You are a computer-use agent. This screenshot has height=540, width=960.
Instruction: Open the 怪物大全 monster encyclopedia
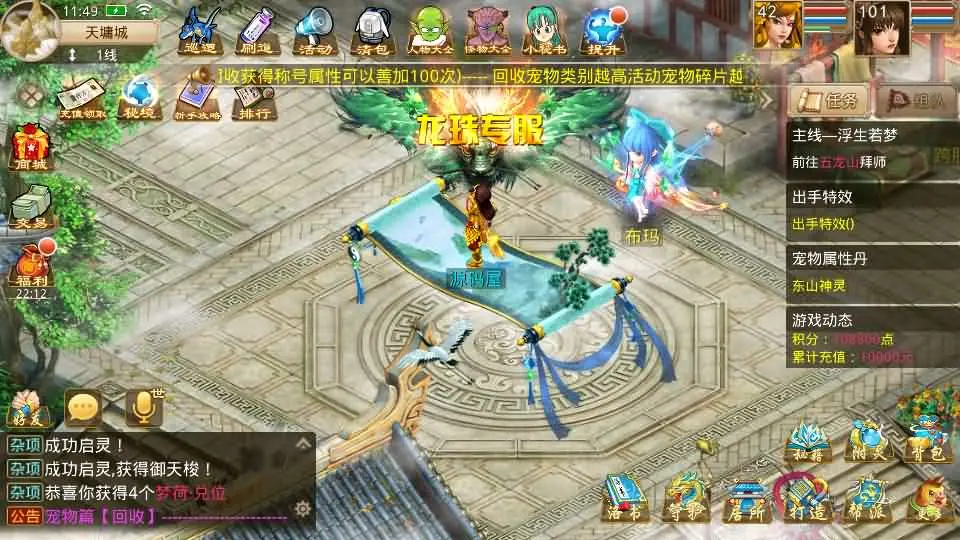[x=489, y=28]
